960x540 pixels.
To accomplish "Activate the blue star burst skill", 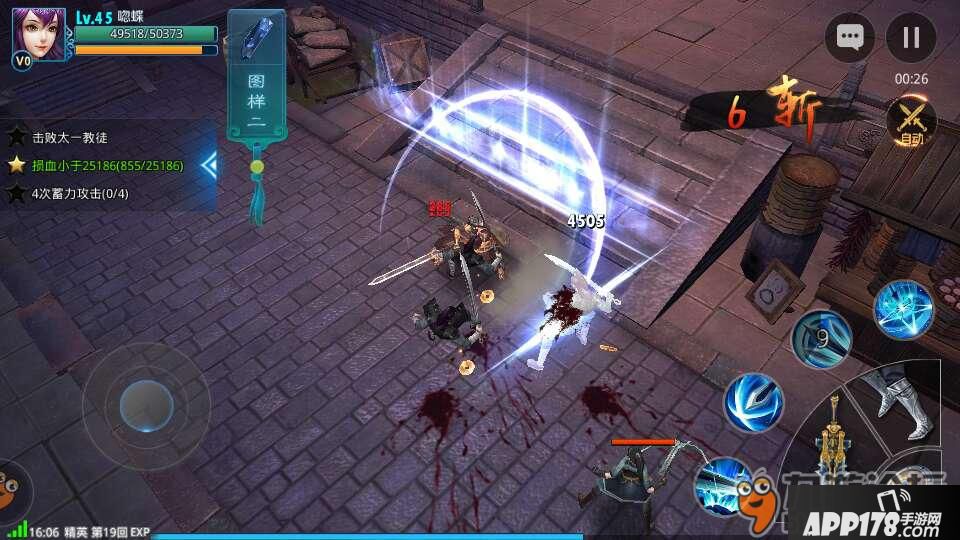I will tap(903, 308).
